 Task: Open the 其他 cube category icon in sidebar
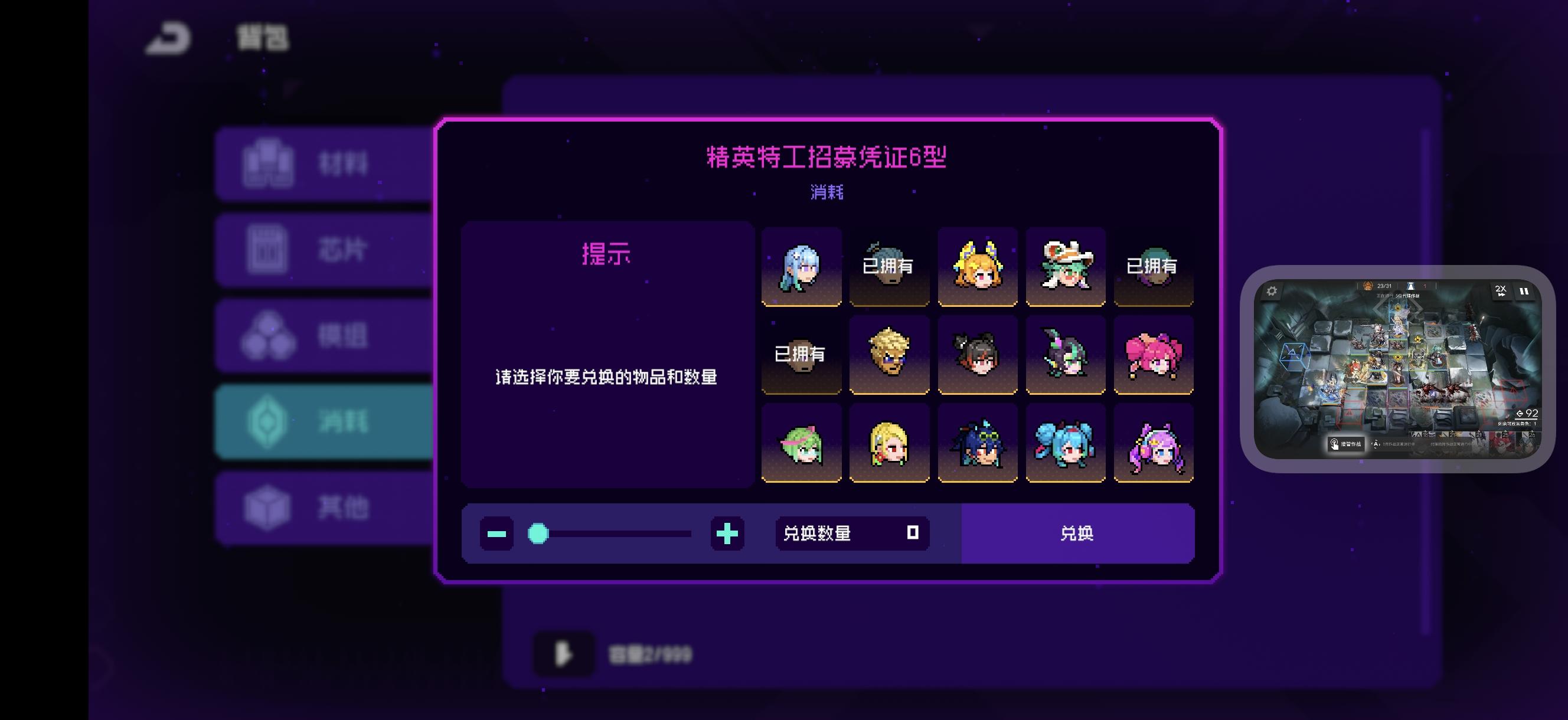pos(268,505)
